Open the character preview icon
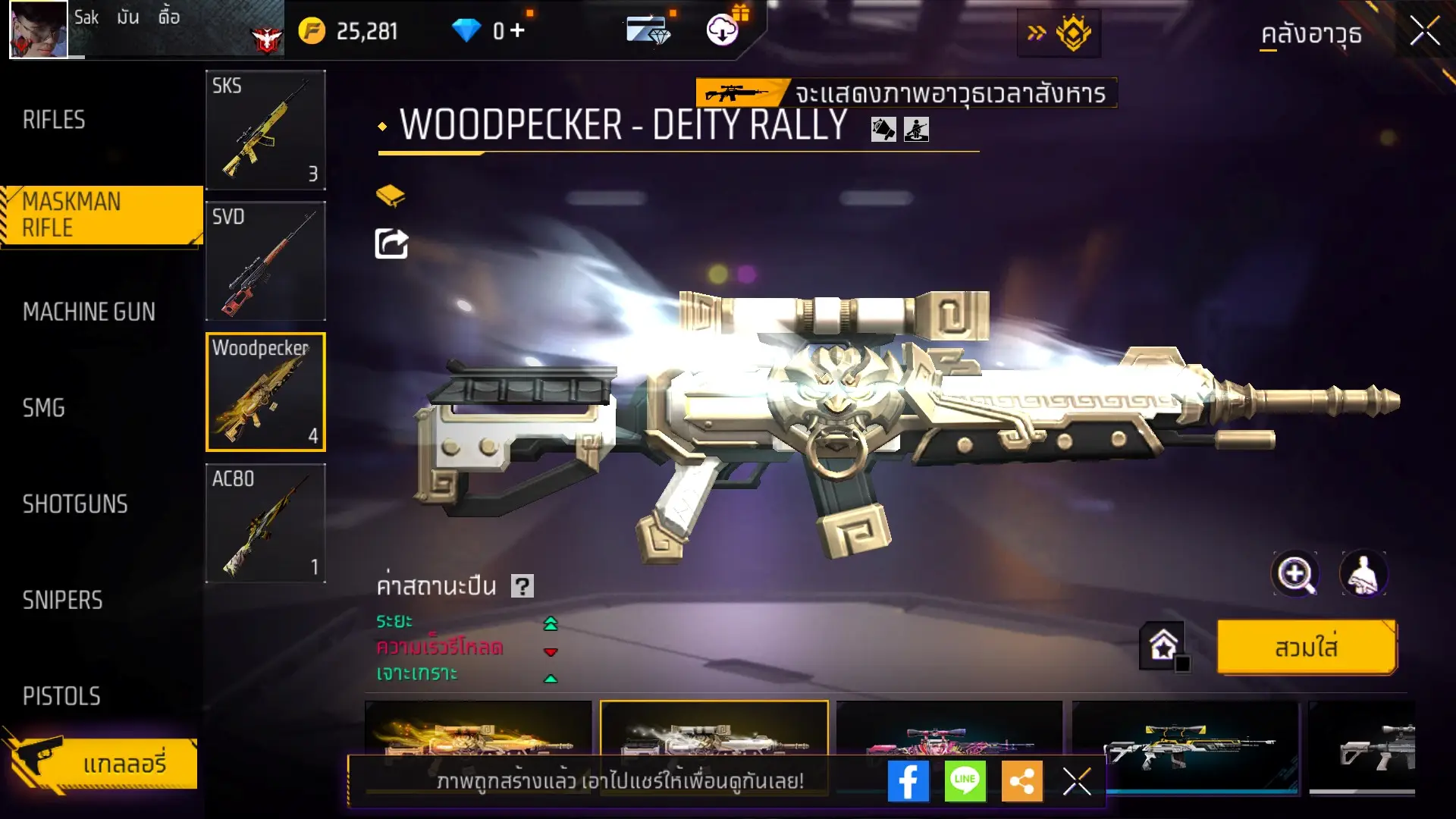This screenshot has width=1456, height=819. click(1363, 574)
